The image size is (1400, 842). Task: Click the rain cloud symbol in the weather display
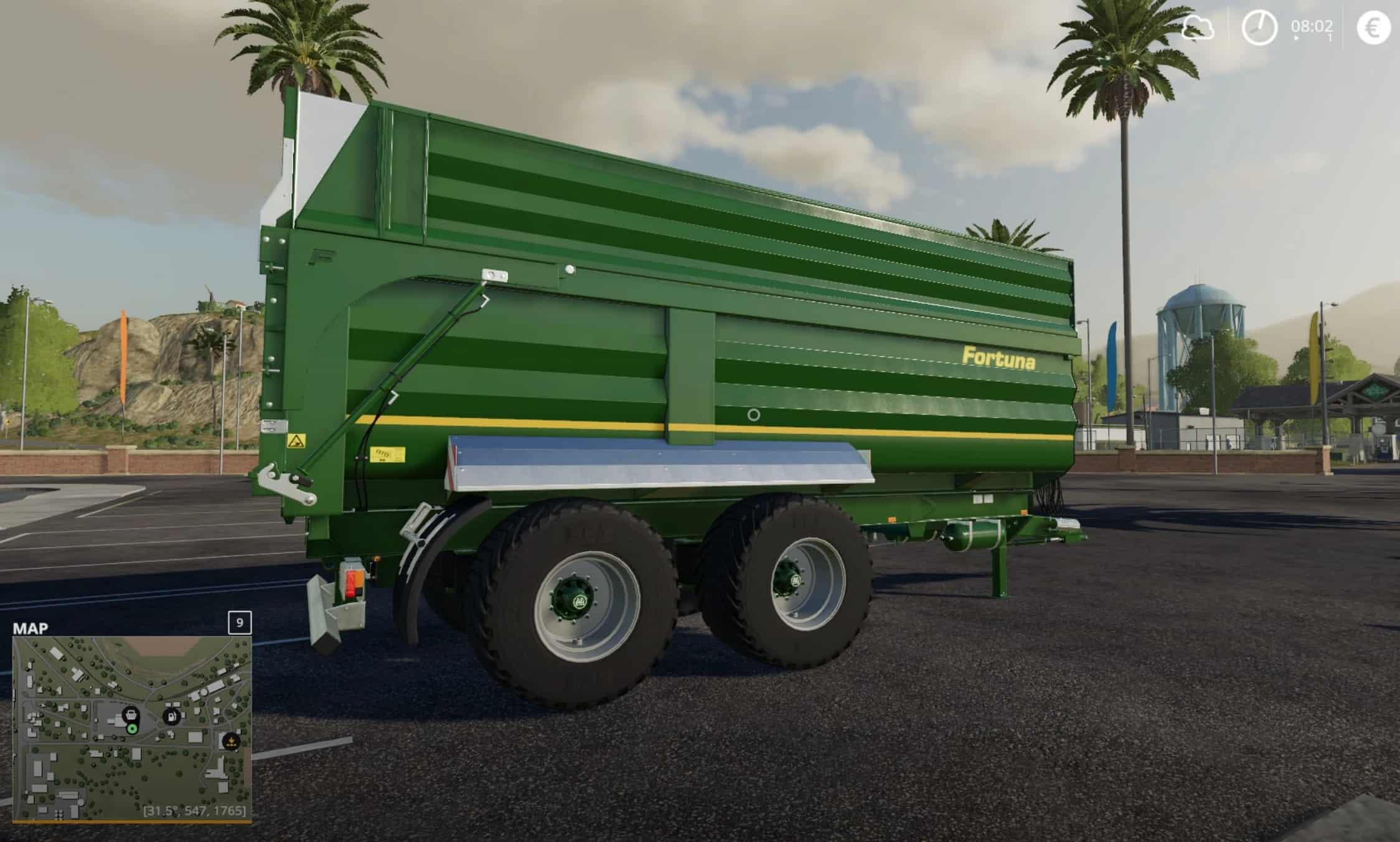point(1198,28)
